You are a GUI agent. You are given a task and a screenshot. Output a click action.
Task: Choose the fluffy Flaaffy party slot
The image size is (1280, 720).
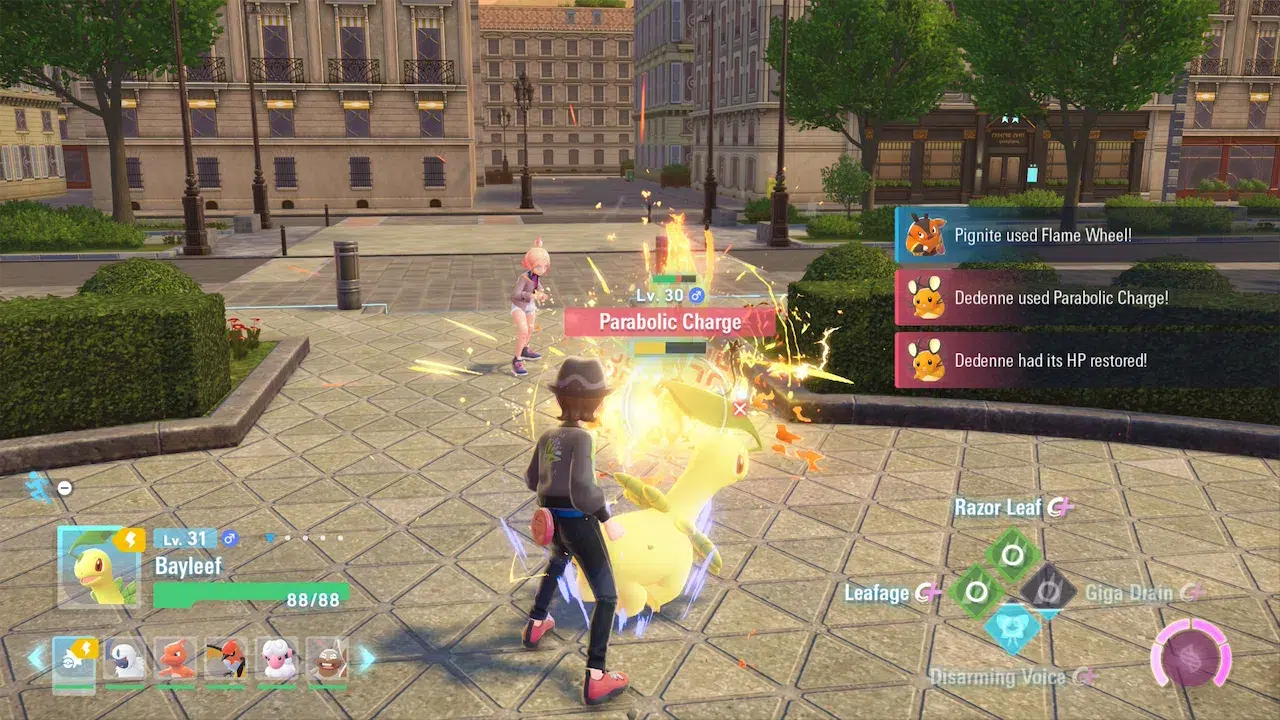tap(277, 659)
